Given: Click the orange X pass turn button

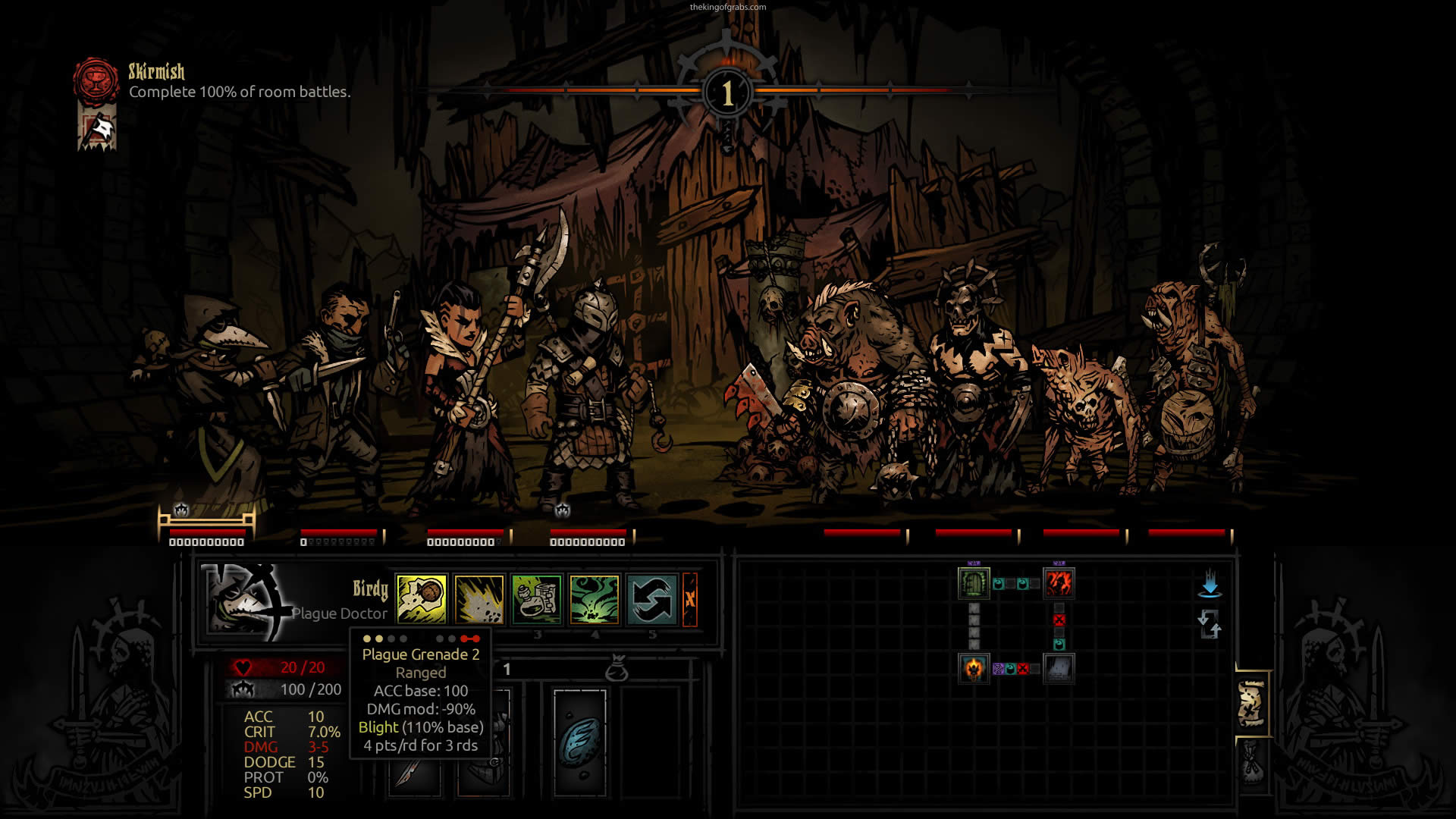Looking at the screenshot, I should 690,599.
